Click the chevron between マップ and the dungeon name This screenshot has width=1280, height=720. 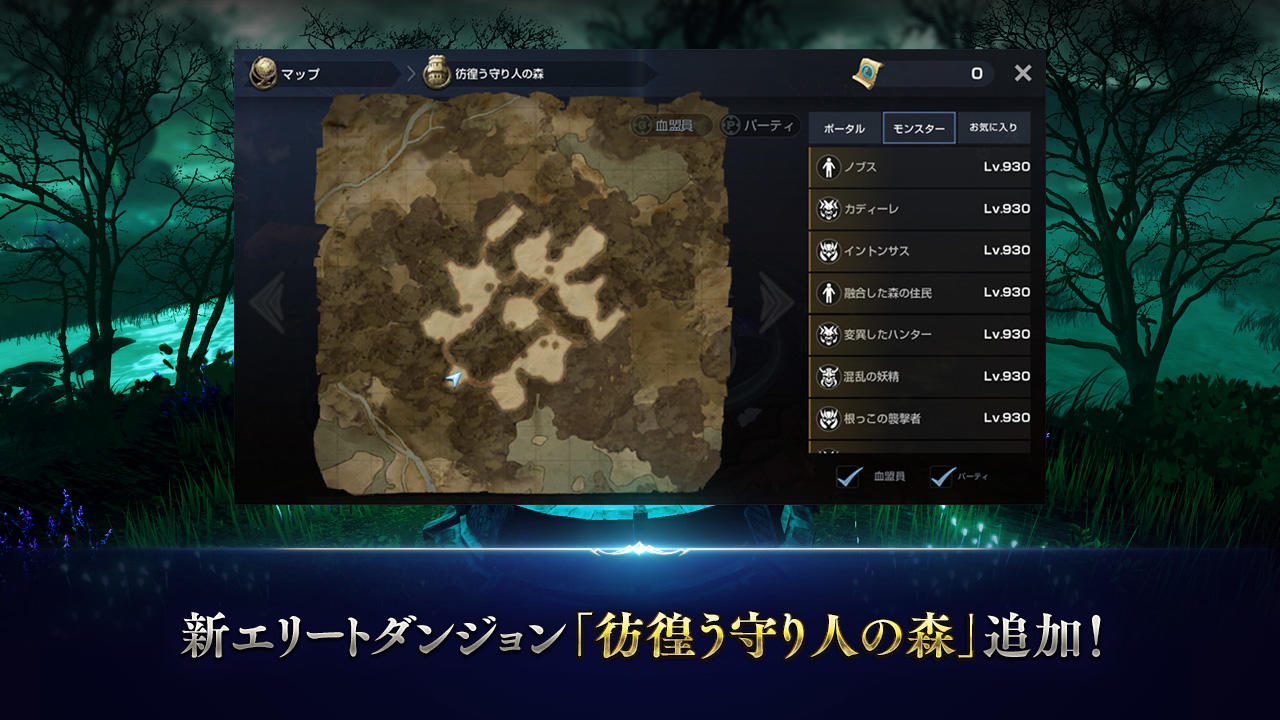coord(408,73)
